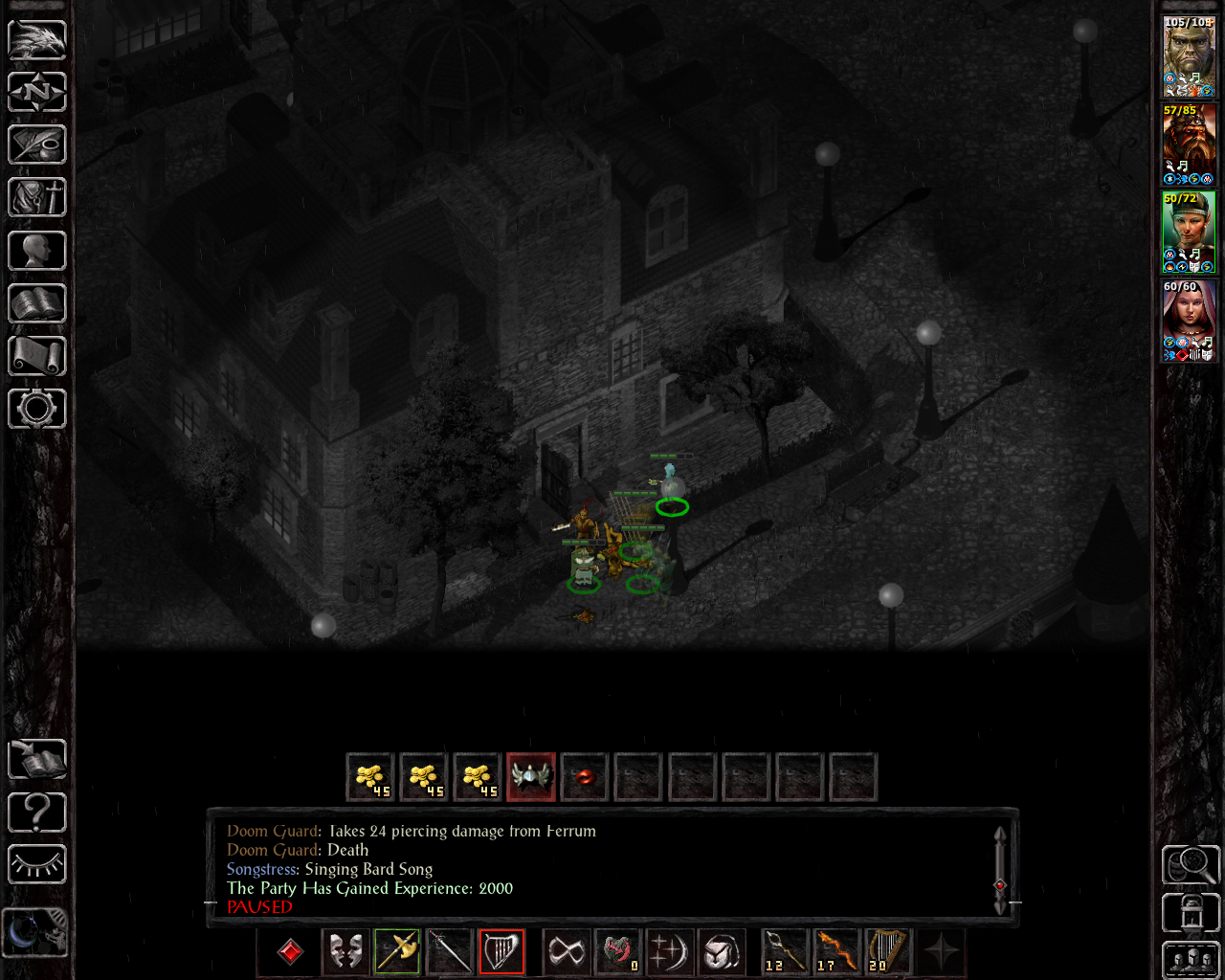Screen dimensions: 1225x980
Task: View the character record
Action: 36,250
